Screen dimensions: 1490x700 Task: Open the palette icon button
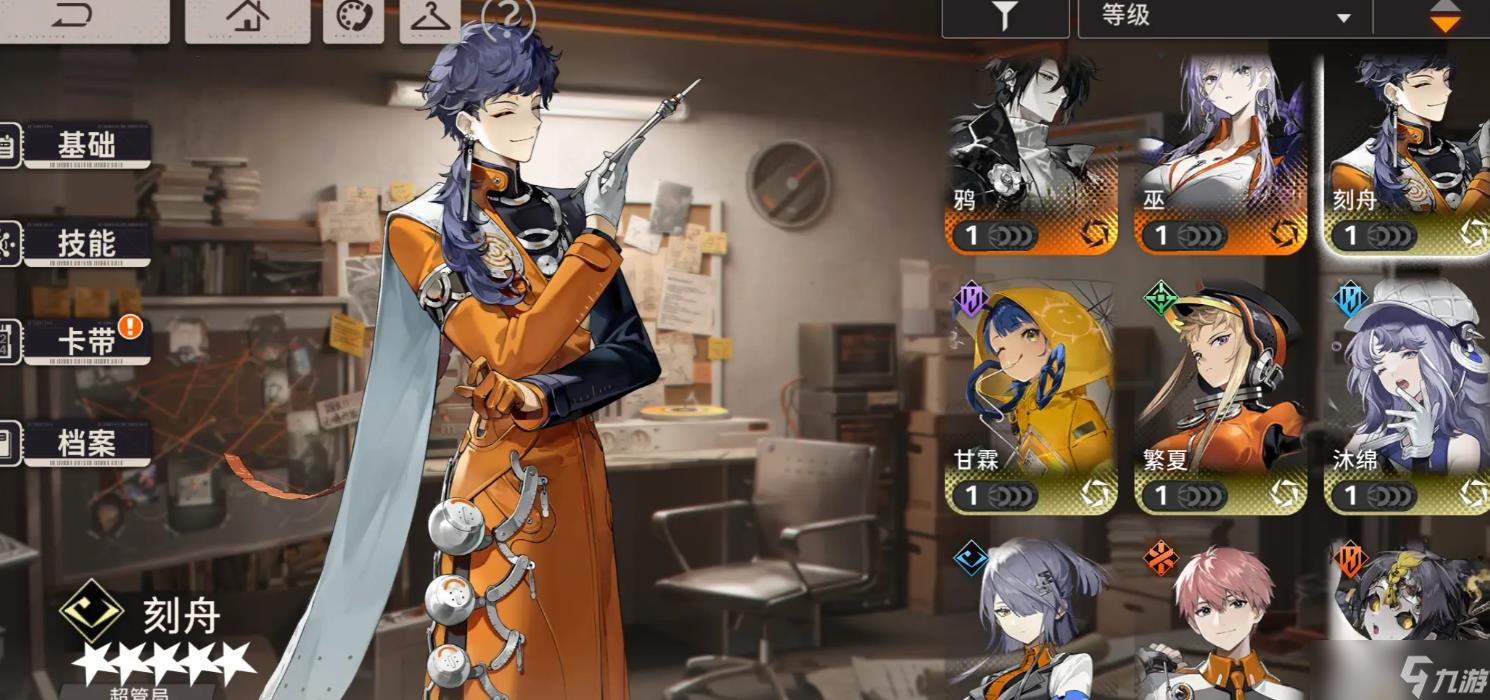[x=353, y=19]
